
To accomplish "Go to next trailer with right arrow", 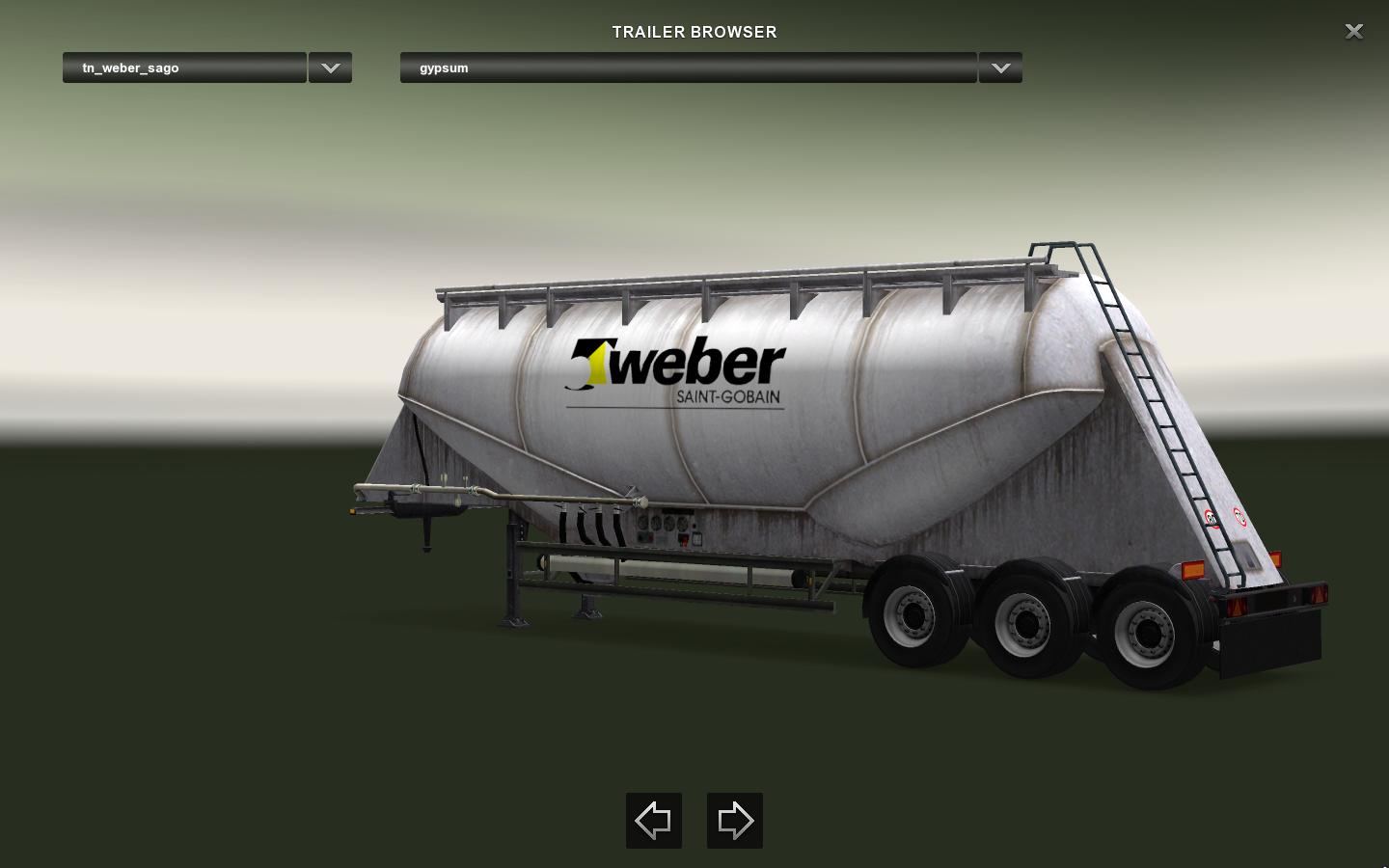I will 735,821.
